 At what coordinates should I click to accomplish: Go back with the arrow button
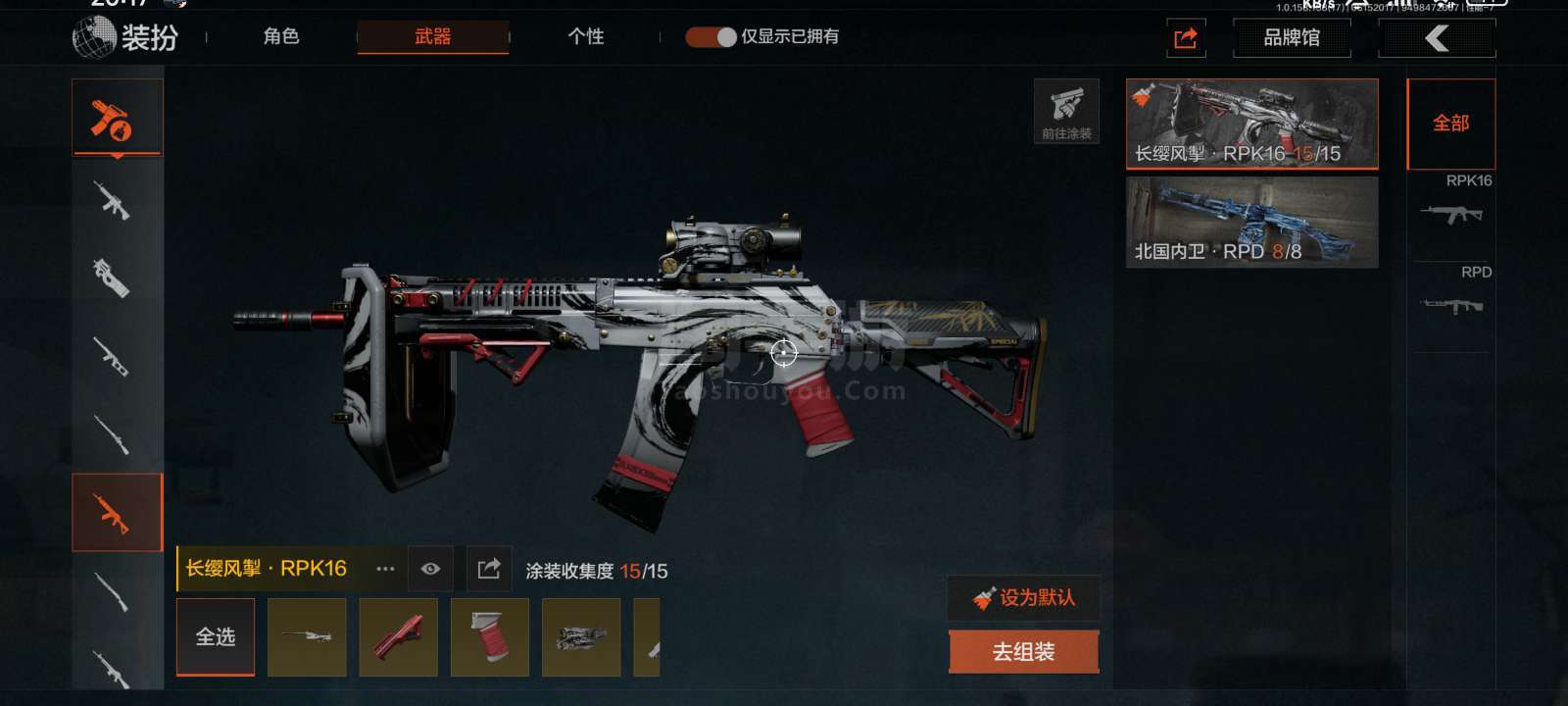(1437, 38)
